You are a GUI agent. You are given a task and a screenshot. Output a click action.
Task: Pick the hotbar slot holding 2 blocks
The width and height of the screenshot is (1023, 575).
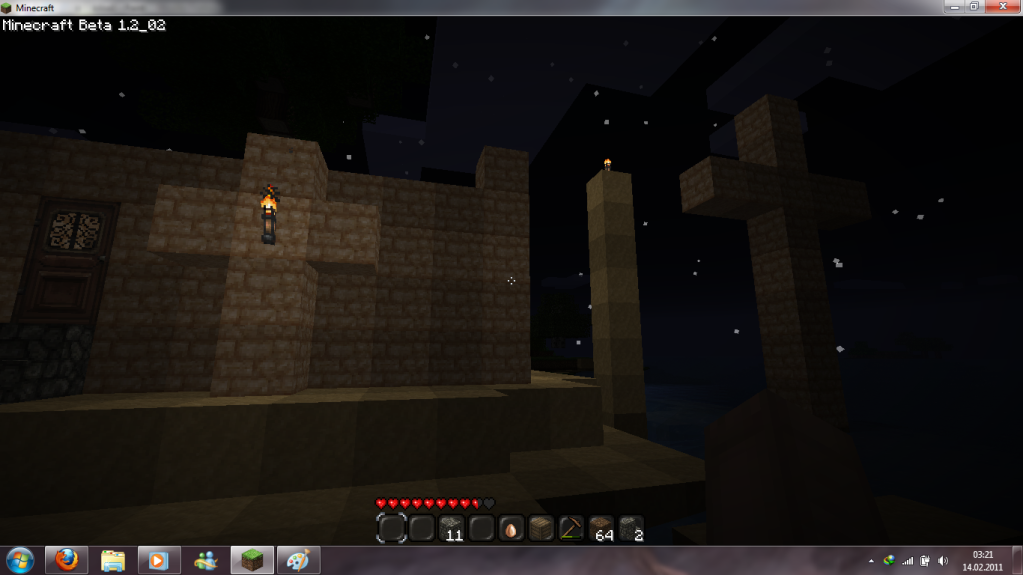pos(630,527)
